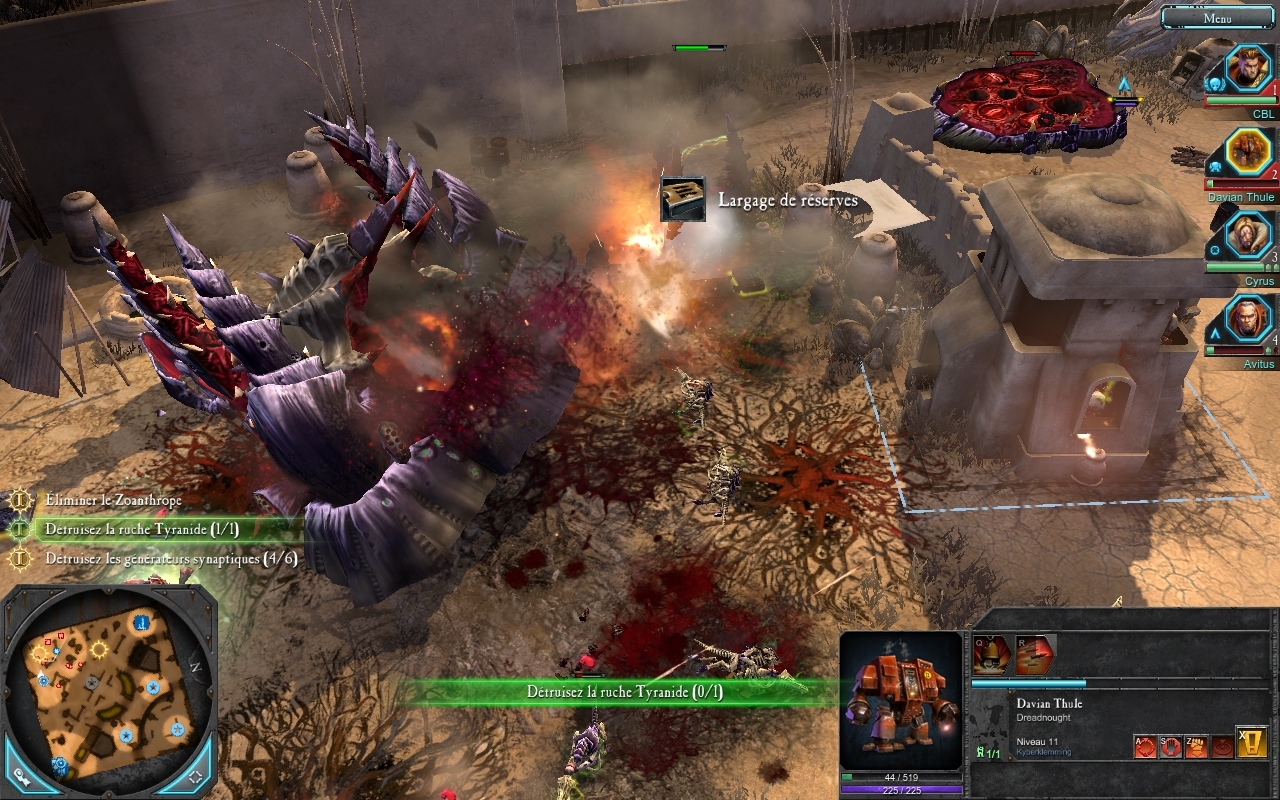Image resolution: width=1280 pixels, height=800 pixels.
Task: Show the Éliminer le Zoanthrope objective
Action: click(x=112, y=500)
